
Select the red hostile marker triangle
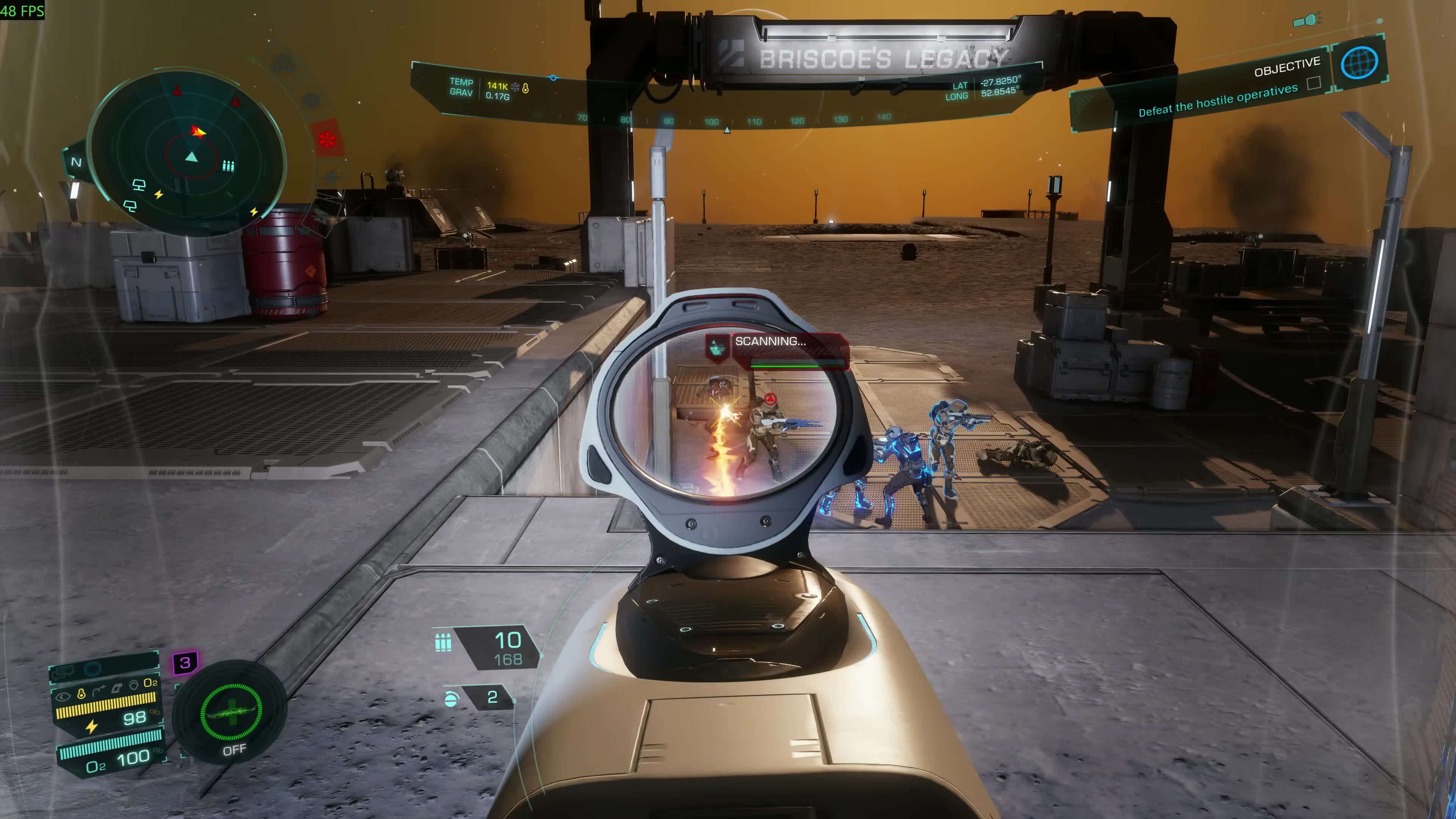point(770,400)
